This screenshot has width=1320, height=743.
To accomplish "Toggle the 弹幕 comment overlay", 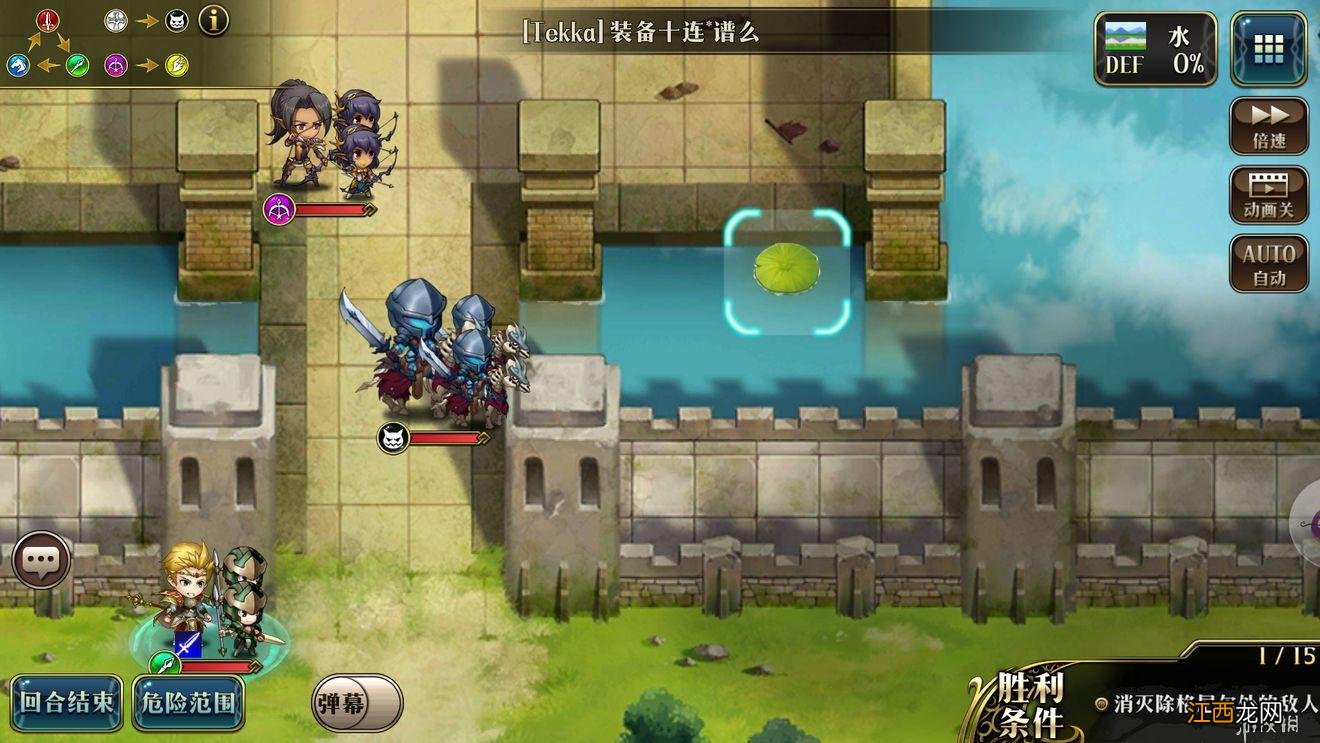I will [355, 703].
